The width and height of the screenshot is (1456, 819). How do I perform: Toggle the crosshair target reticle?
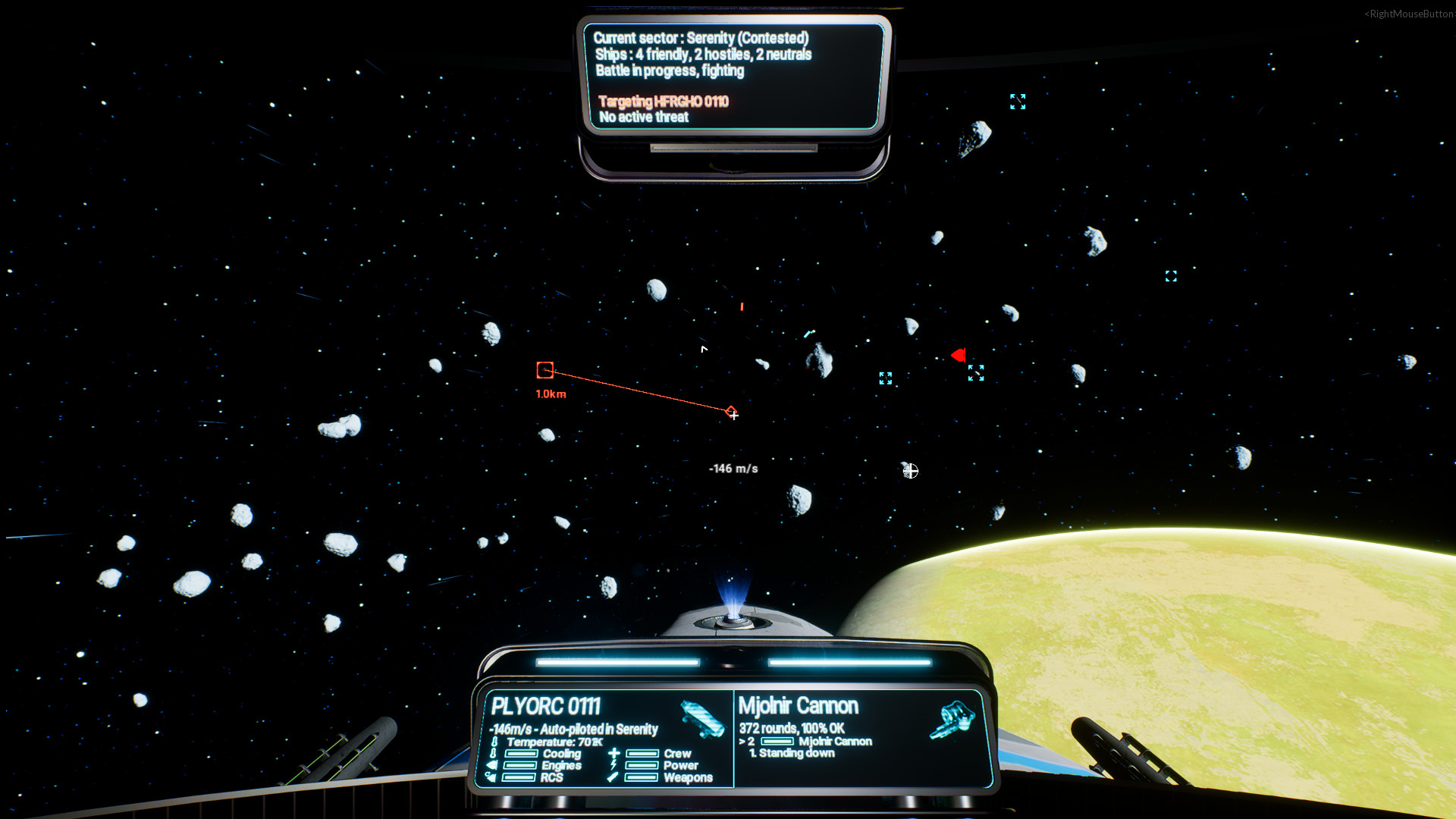point(733,414)
